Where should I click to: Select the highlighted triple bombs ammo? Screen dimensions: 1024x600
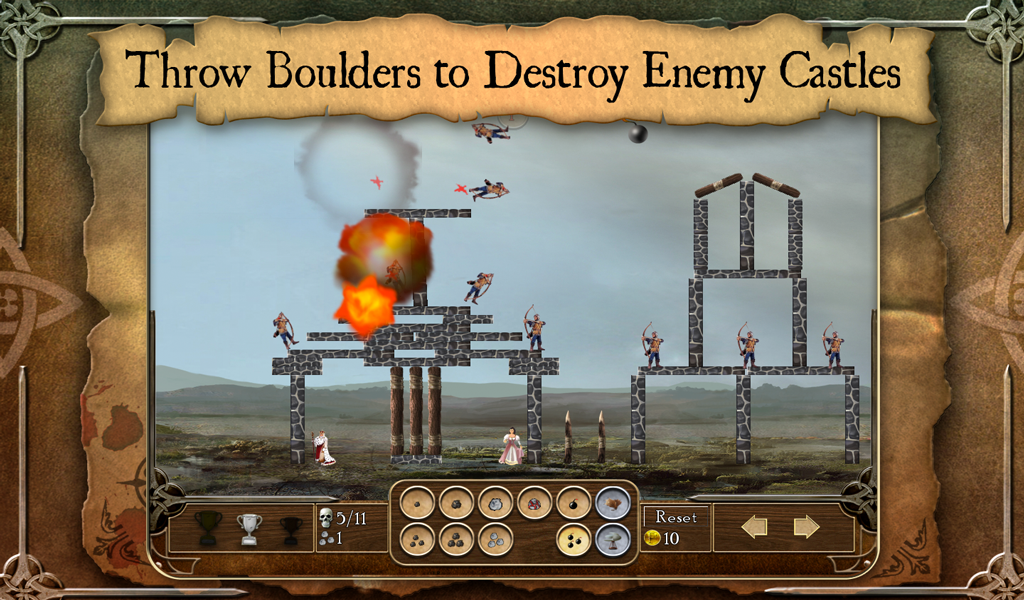574,540
